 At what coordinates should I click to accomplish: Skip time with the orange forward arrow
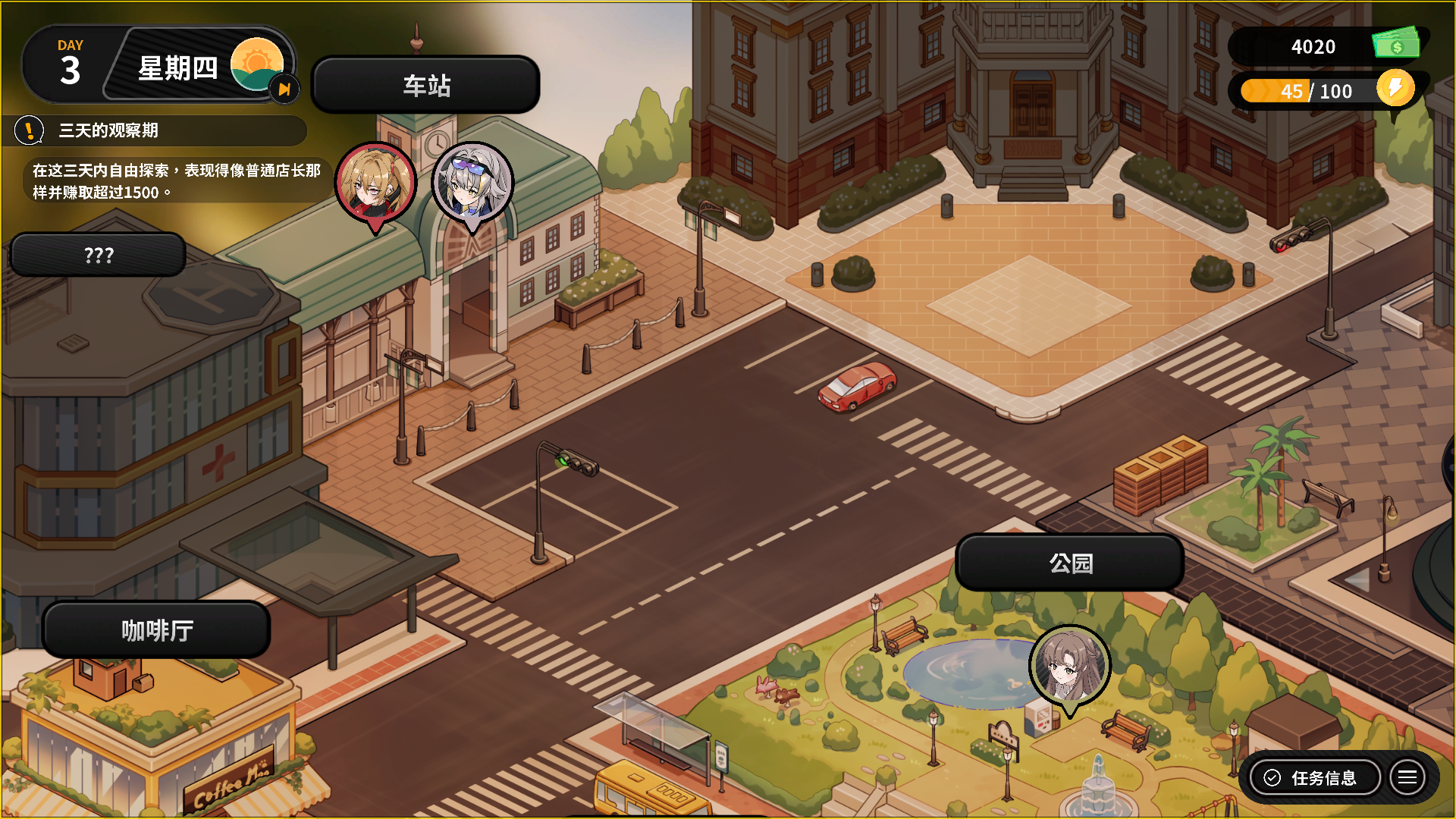284,89
